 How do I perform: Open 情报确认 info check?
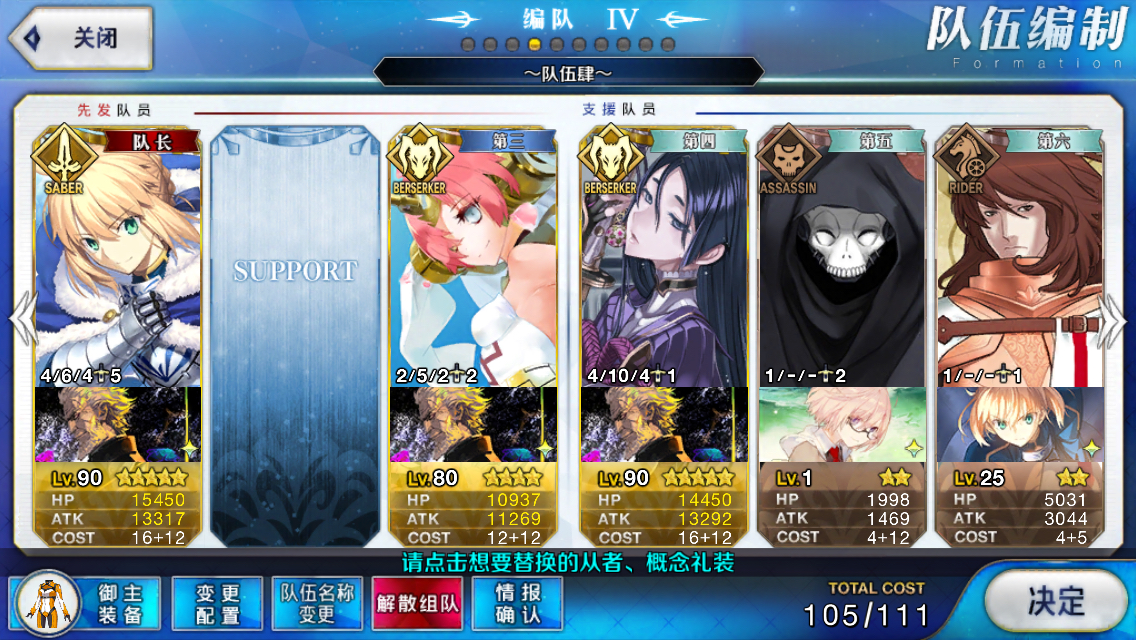coord(517,603)
